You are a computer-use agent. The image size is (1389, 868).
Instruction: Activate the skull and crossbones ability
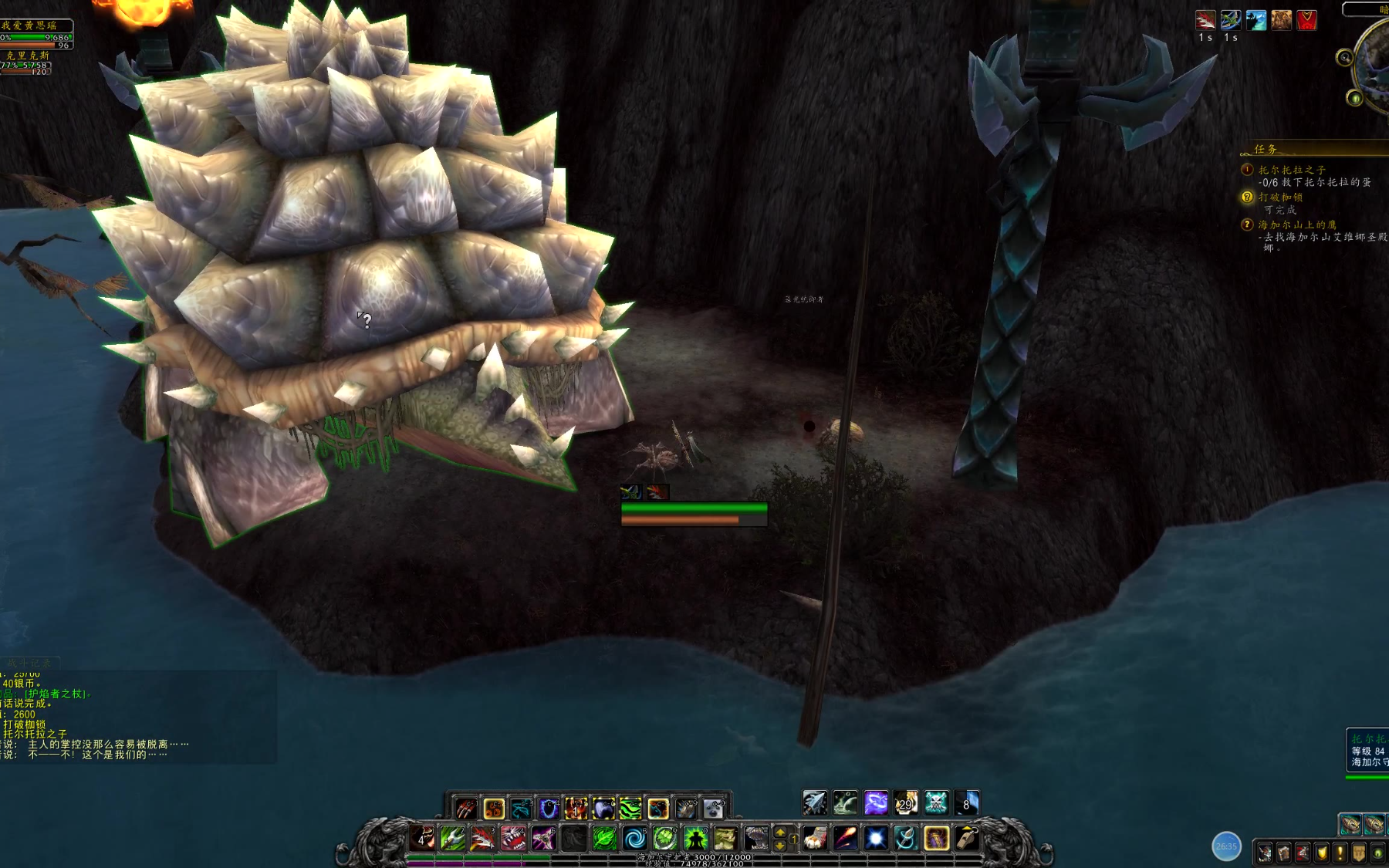[x=936, y=803]
